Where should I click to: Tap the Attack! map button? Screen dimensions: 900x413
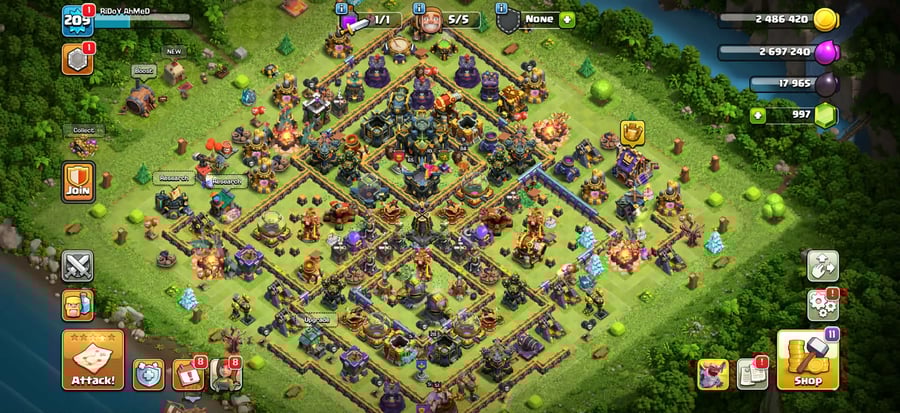pyautogui.click(x=93, y=359)
